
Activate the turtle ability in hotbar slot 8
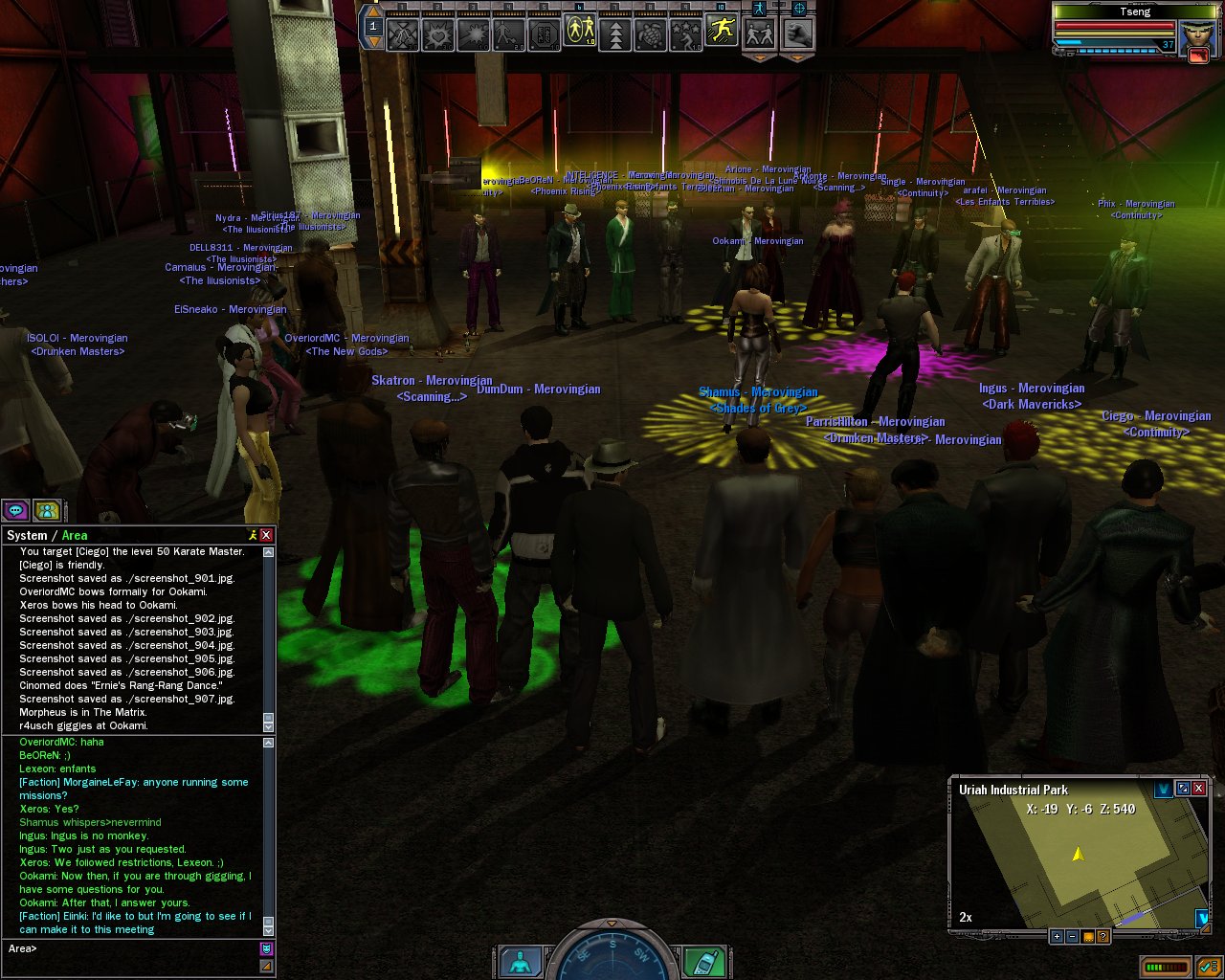[x=650, y=34]
